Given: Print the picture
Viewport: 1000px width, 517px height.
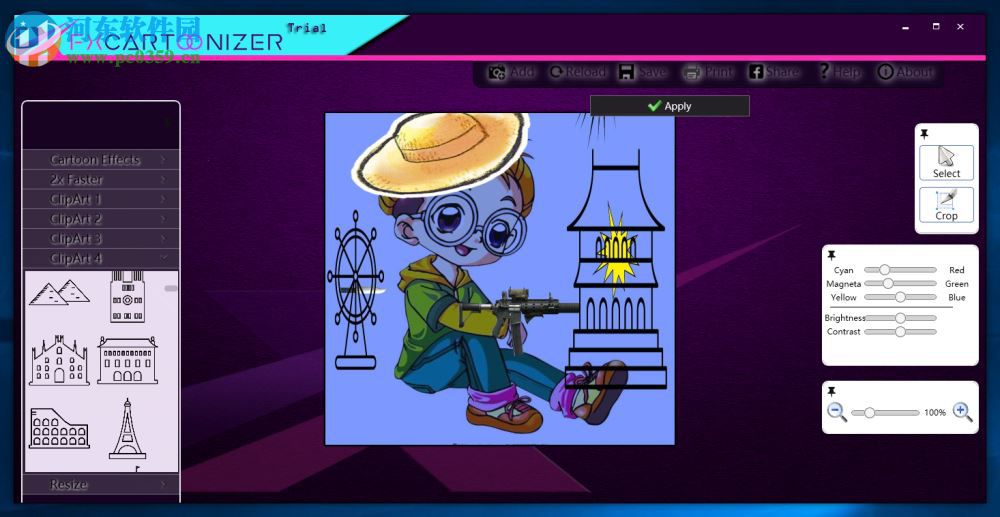Looking at the screenshot, I should click(708, 72).
